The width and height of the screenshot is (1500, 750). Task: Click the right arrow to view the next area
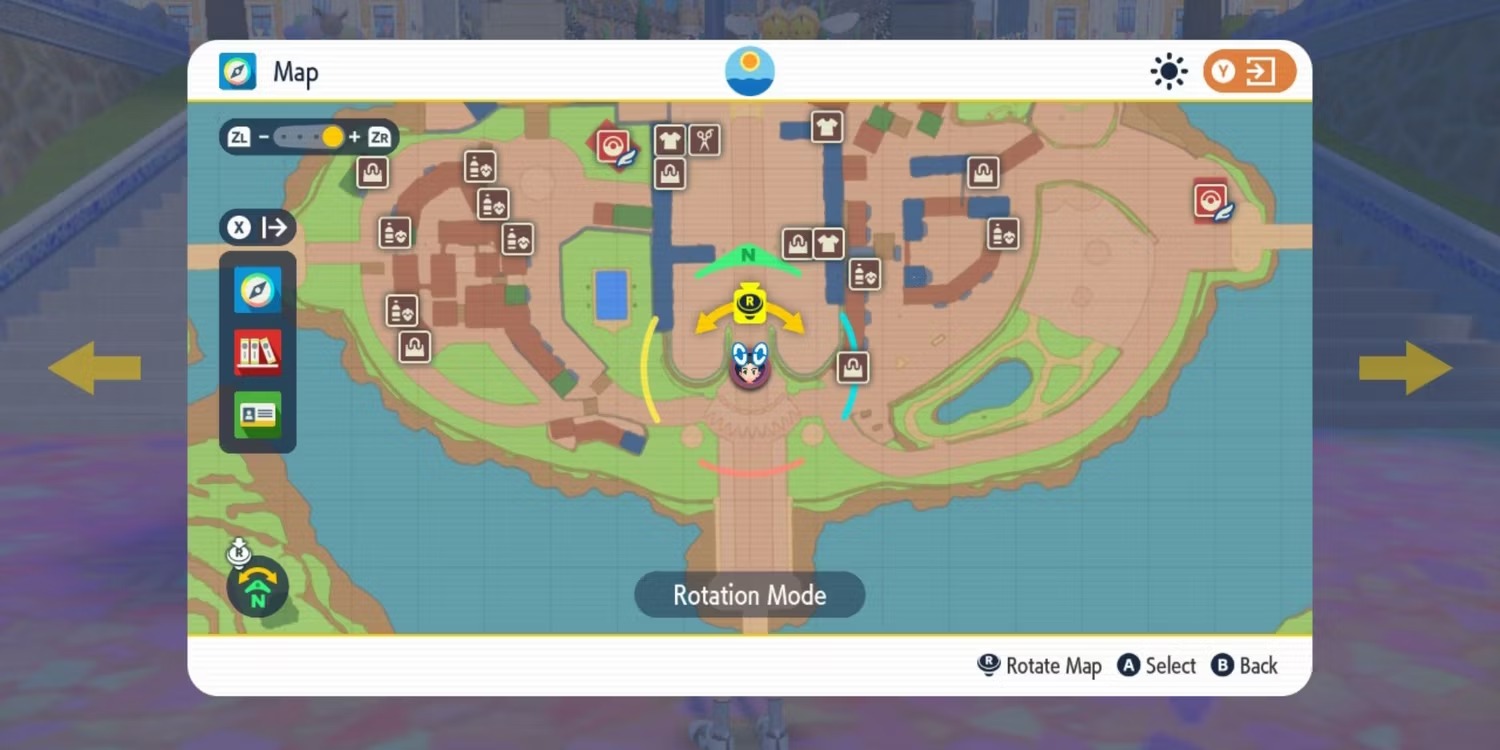[x=1407, y=366]
